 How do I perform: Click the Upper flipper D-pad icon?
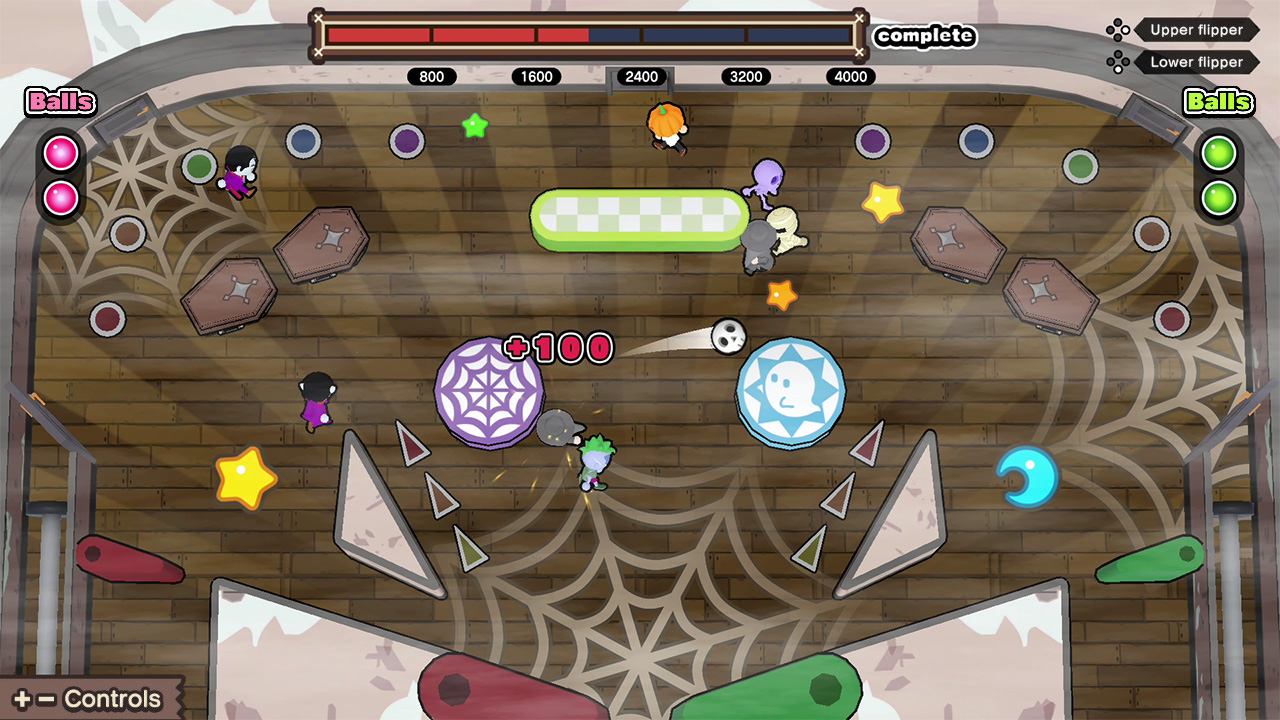[x=1119, y=29]
